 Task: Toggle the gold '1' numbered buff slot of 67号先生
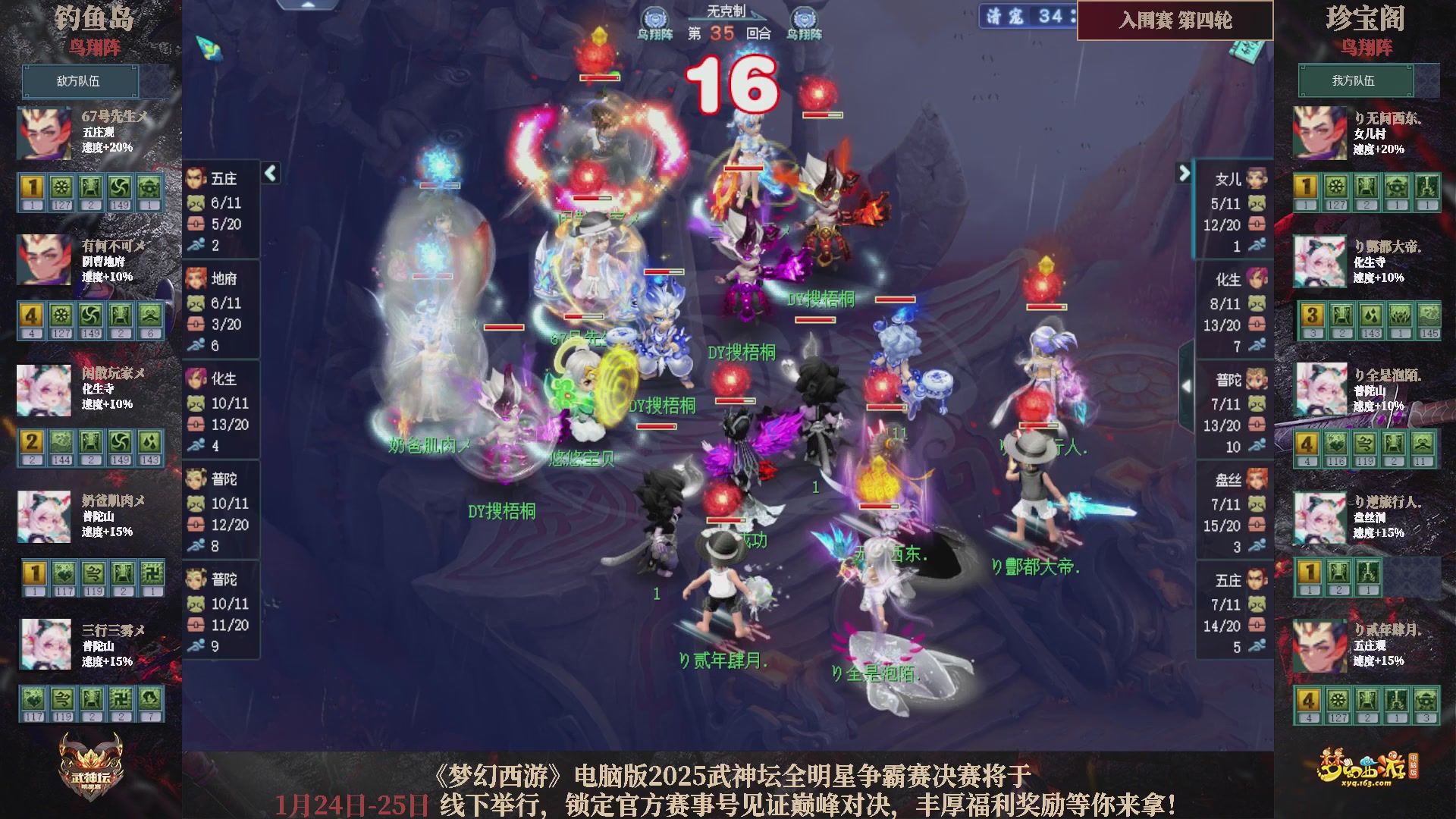tap(33, 187)
